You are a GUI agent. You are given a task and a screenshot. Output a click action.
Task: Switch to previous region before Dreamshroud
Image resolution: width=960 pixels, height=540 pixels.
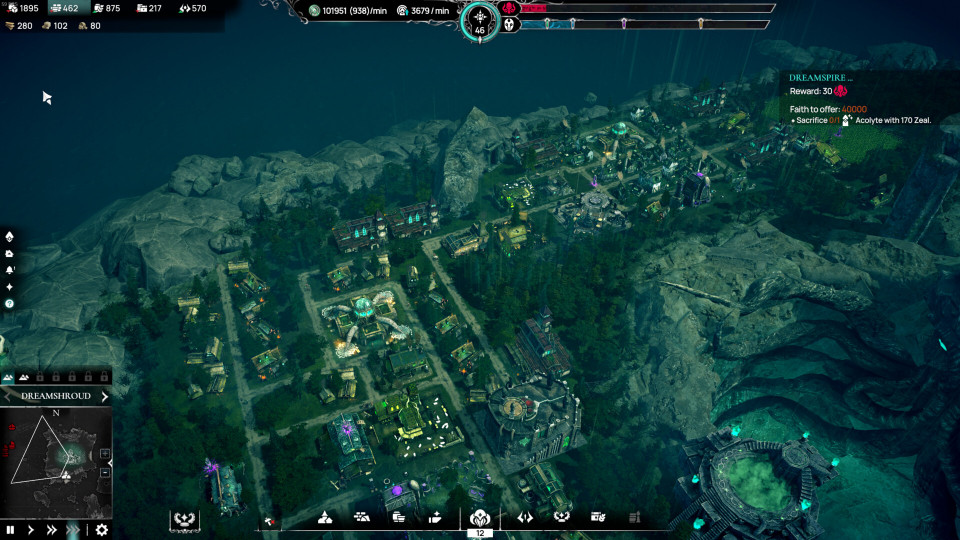point(8,396)
